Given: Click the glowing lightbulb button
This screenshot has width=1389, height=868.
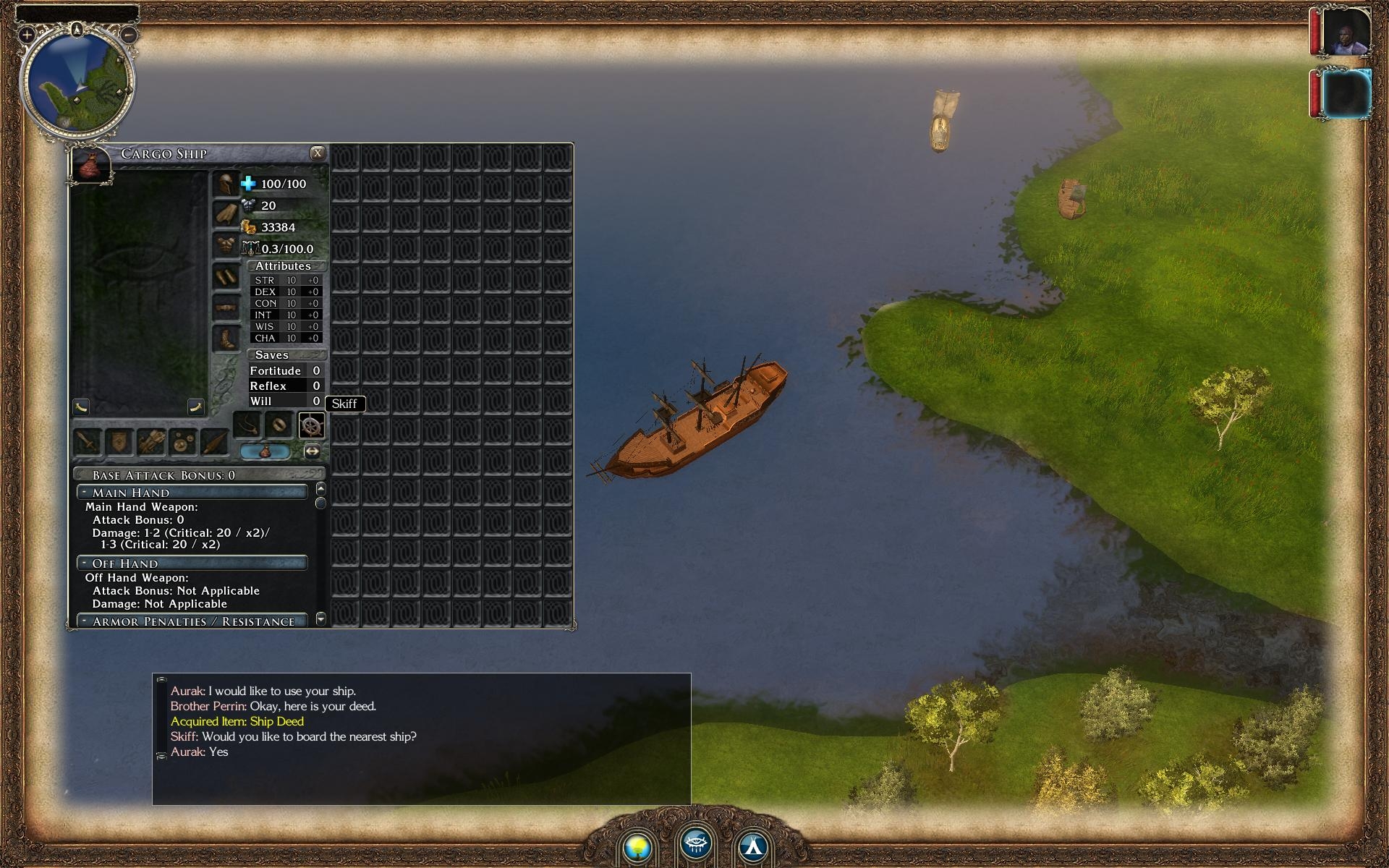Looking at the screenshot, I should pyautogui.click(x=637, y=846).
